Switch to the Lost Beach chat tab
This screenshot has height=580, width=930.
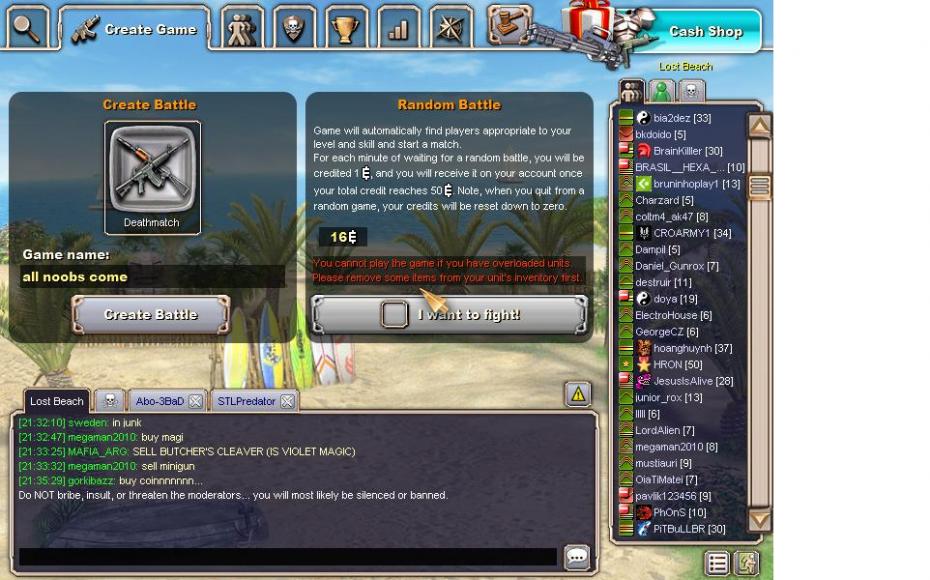pos(56,401)
